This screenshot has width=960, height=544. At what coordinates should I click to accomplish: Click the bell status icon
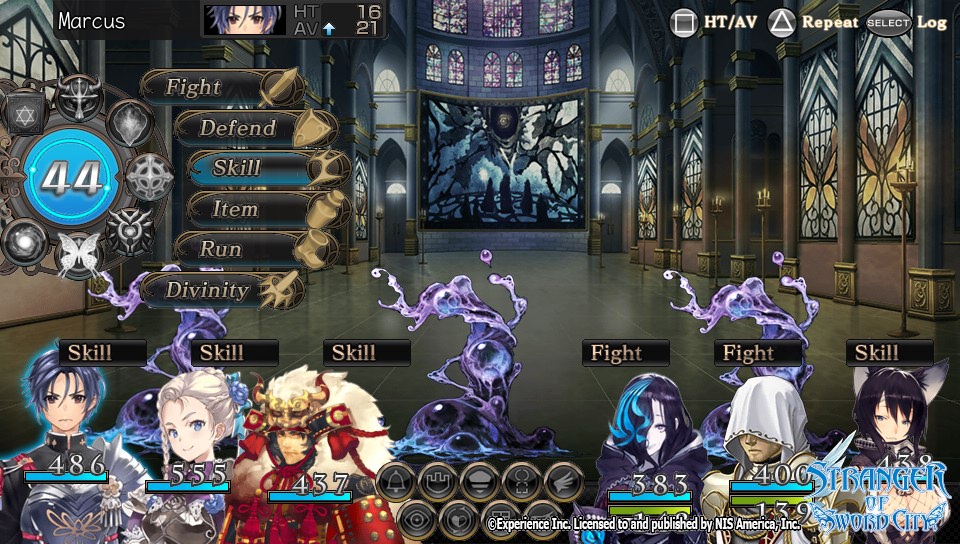[397, 480]
